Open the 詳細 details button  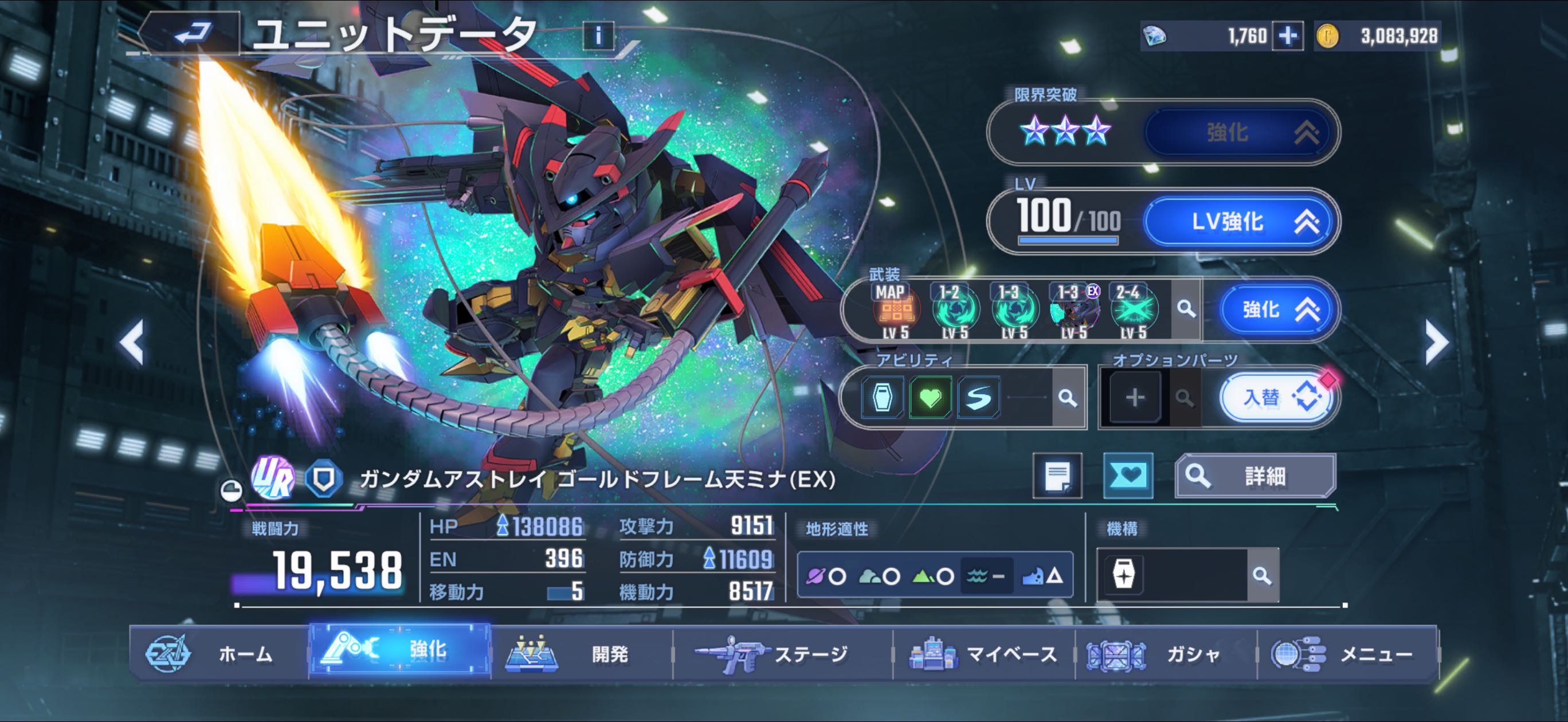point(1255,476)
